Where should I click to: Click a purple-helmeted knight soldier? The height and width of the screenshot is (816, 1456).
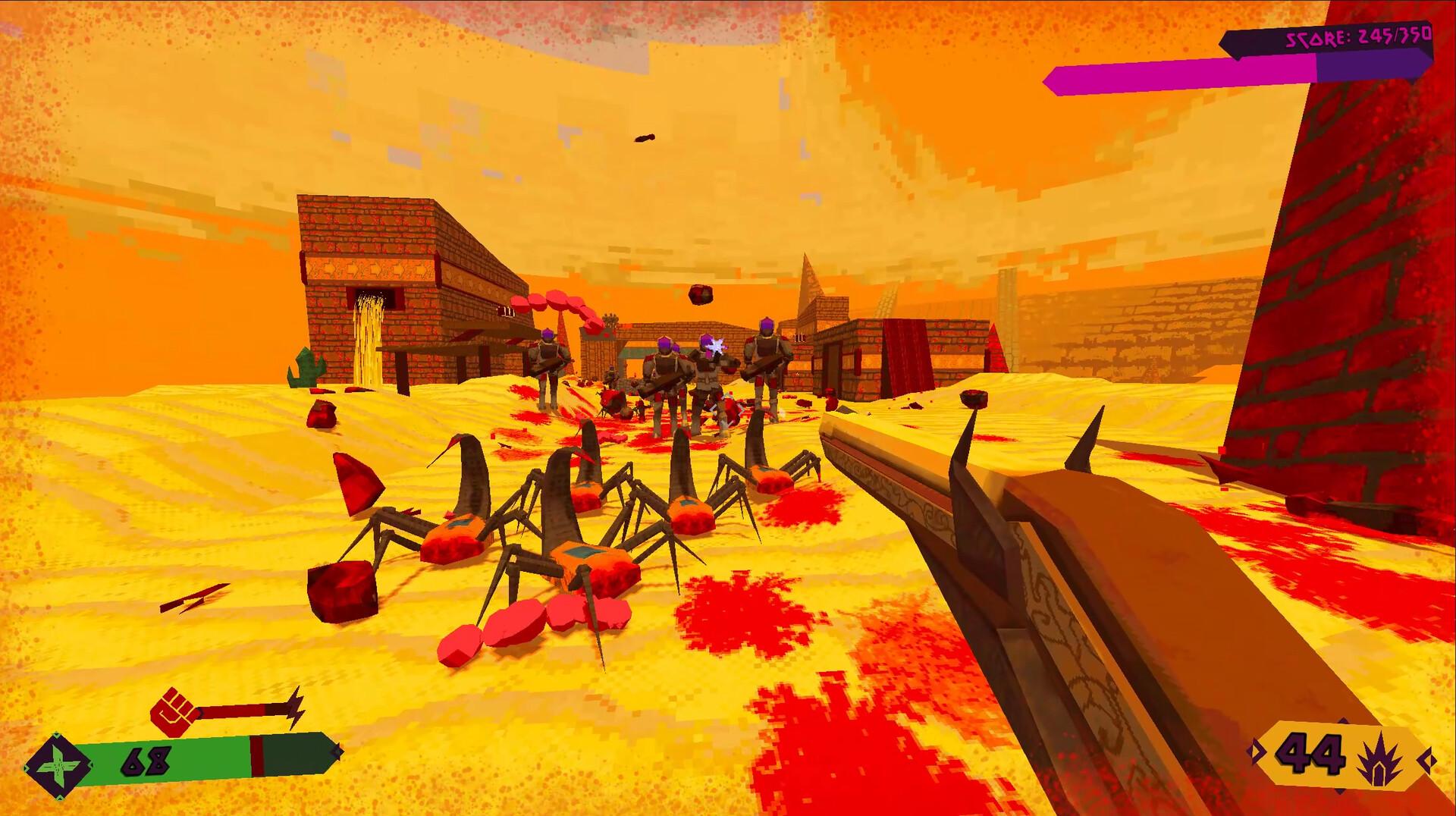click(x=764, y=356)
